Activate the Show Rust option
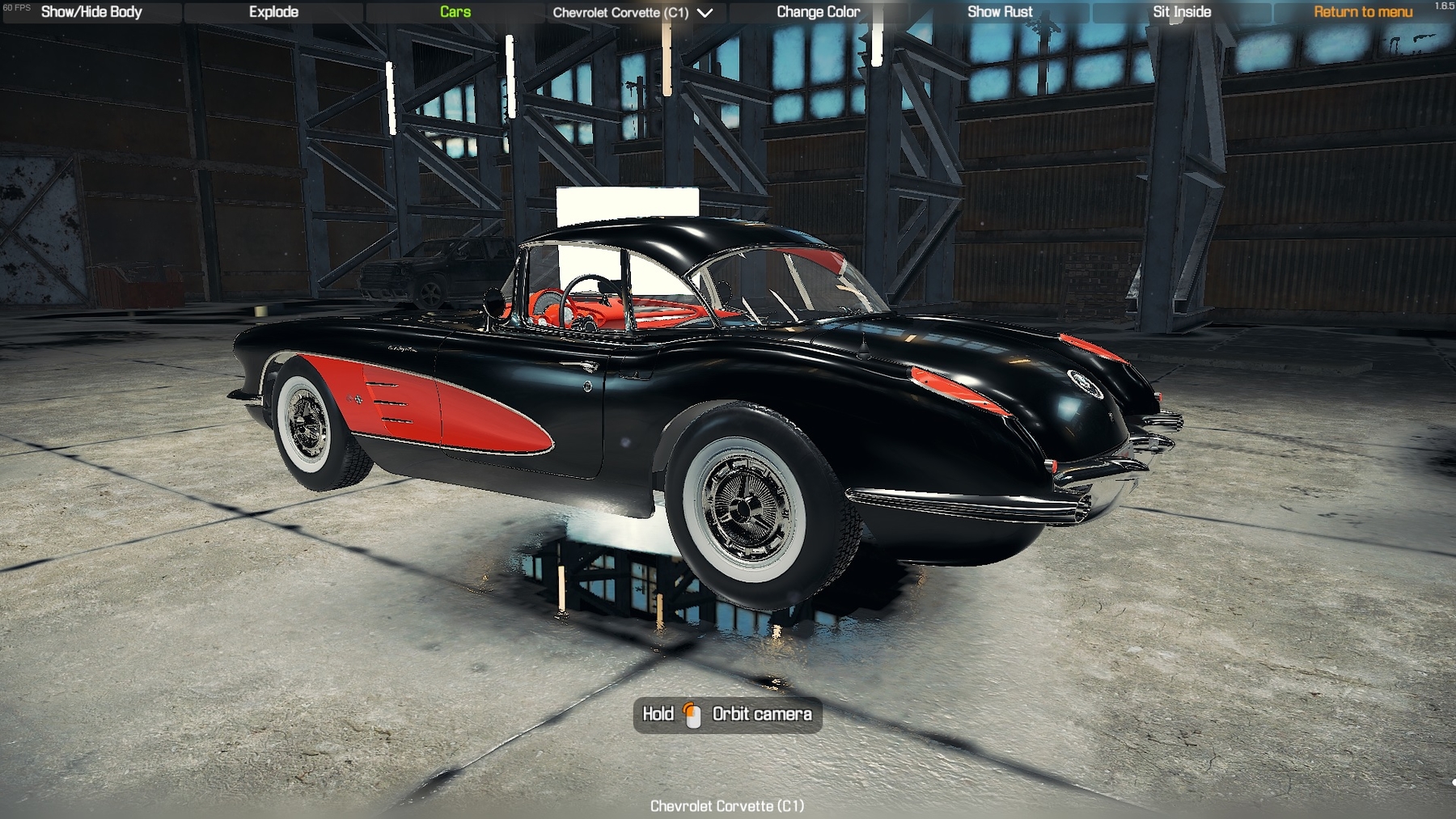Screen dimensions: 1456x819 pos(1000,12)
